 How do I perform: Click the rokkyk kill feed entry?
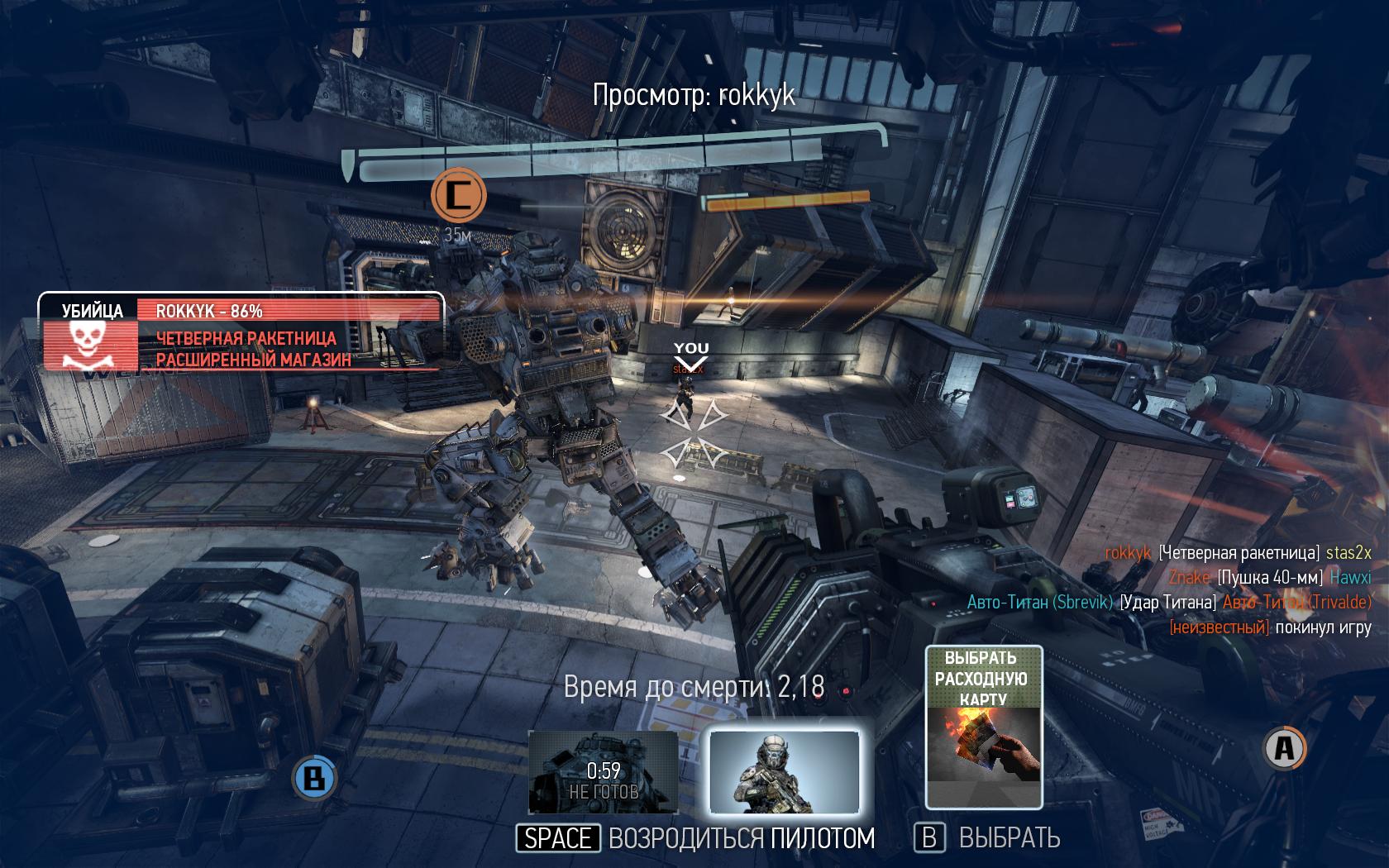[x=1238, y=553]
